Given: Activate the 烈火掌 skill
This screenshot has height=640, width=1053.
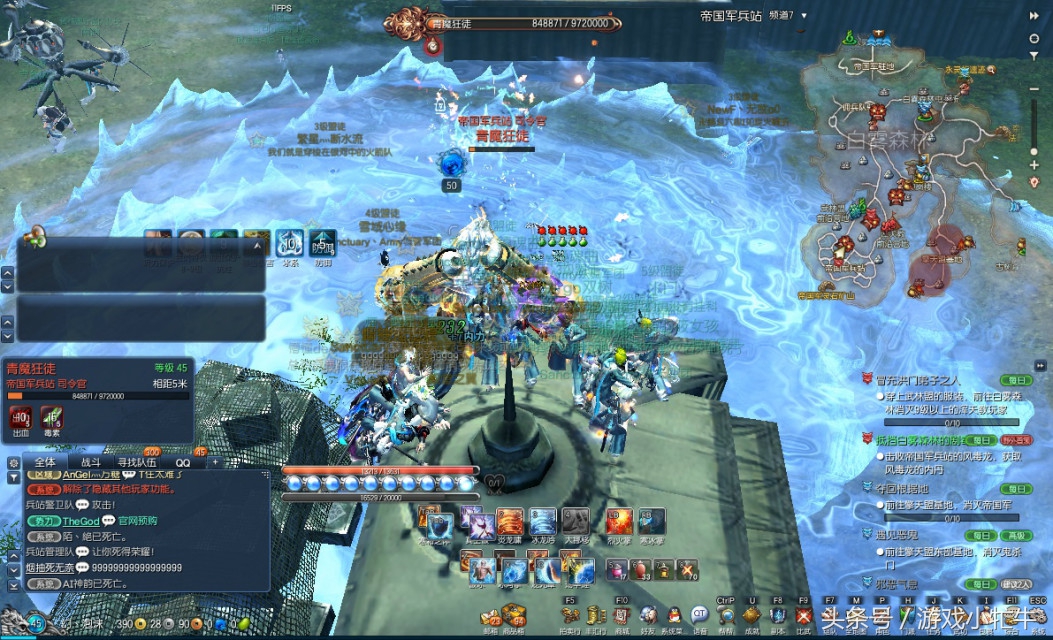Looking at the screenshot, I should (620, 523).
